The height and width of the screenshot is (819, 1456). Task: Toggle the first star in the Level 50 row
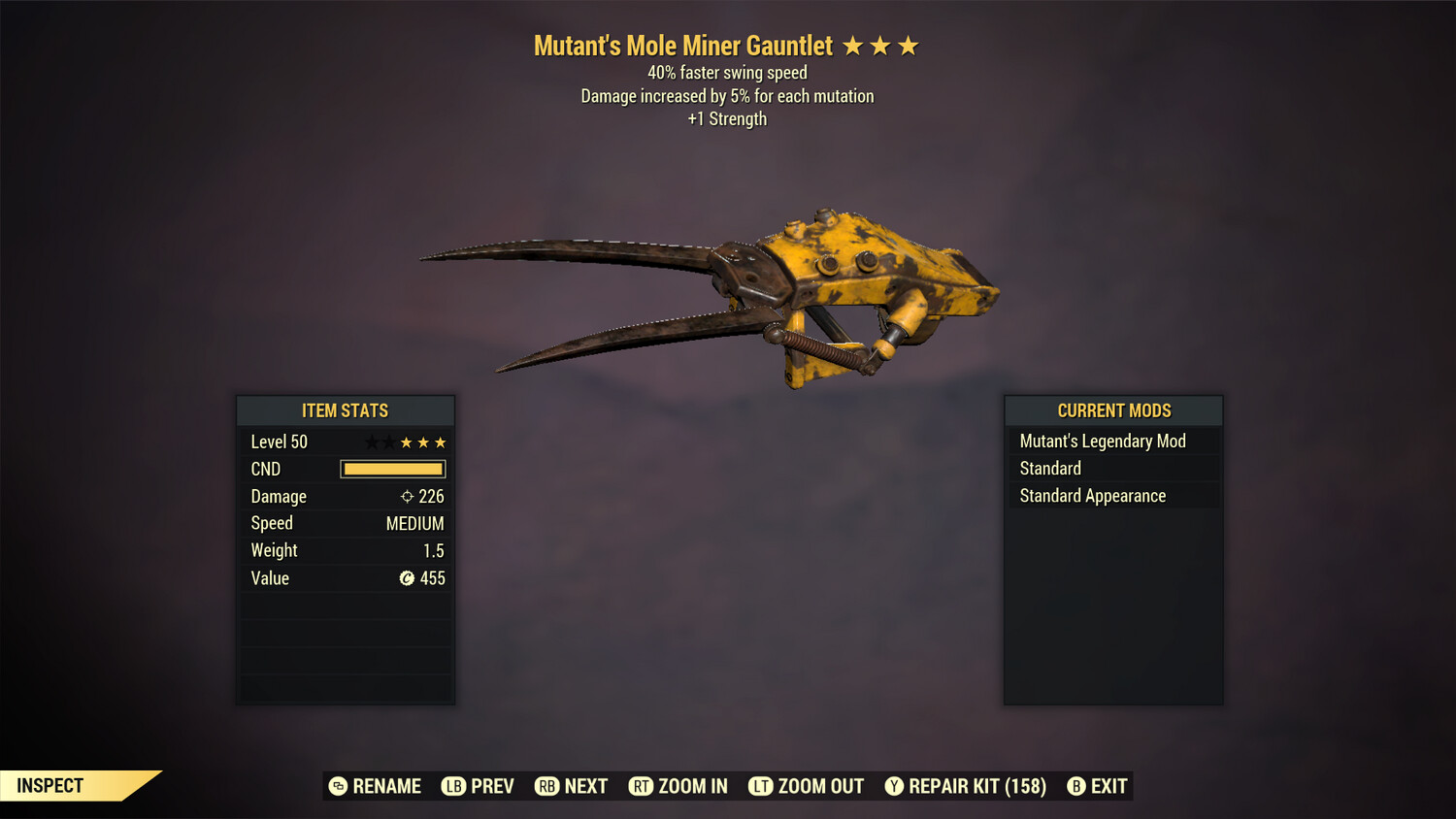[370, 442]
